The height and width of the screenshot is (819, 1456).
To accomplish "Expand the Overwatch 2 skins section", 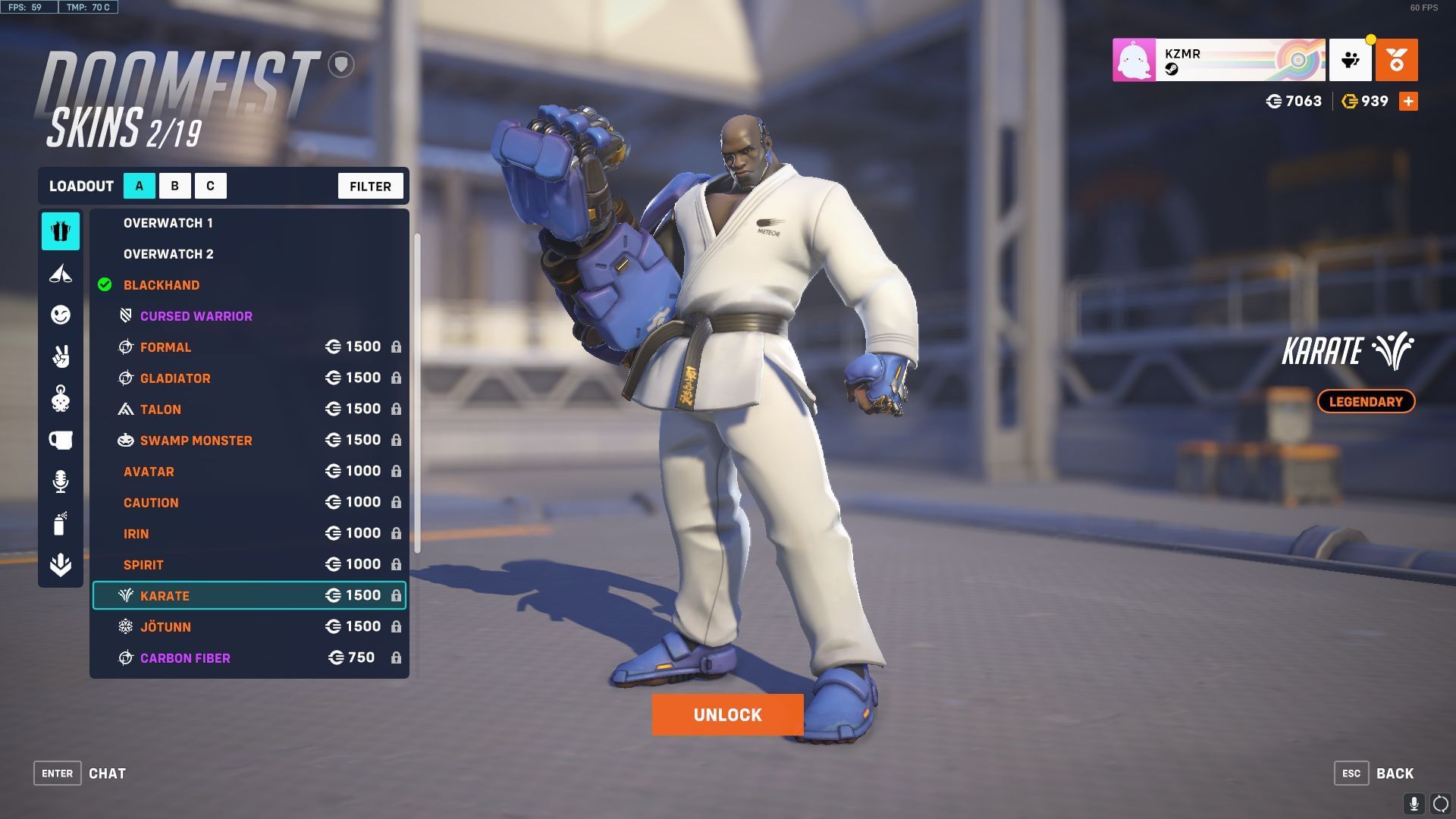I will (x=168, y=253).
